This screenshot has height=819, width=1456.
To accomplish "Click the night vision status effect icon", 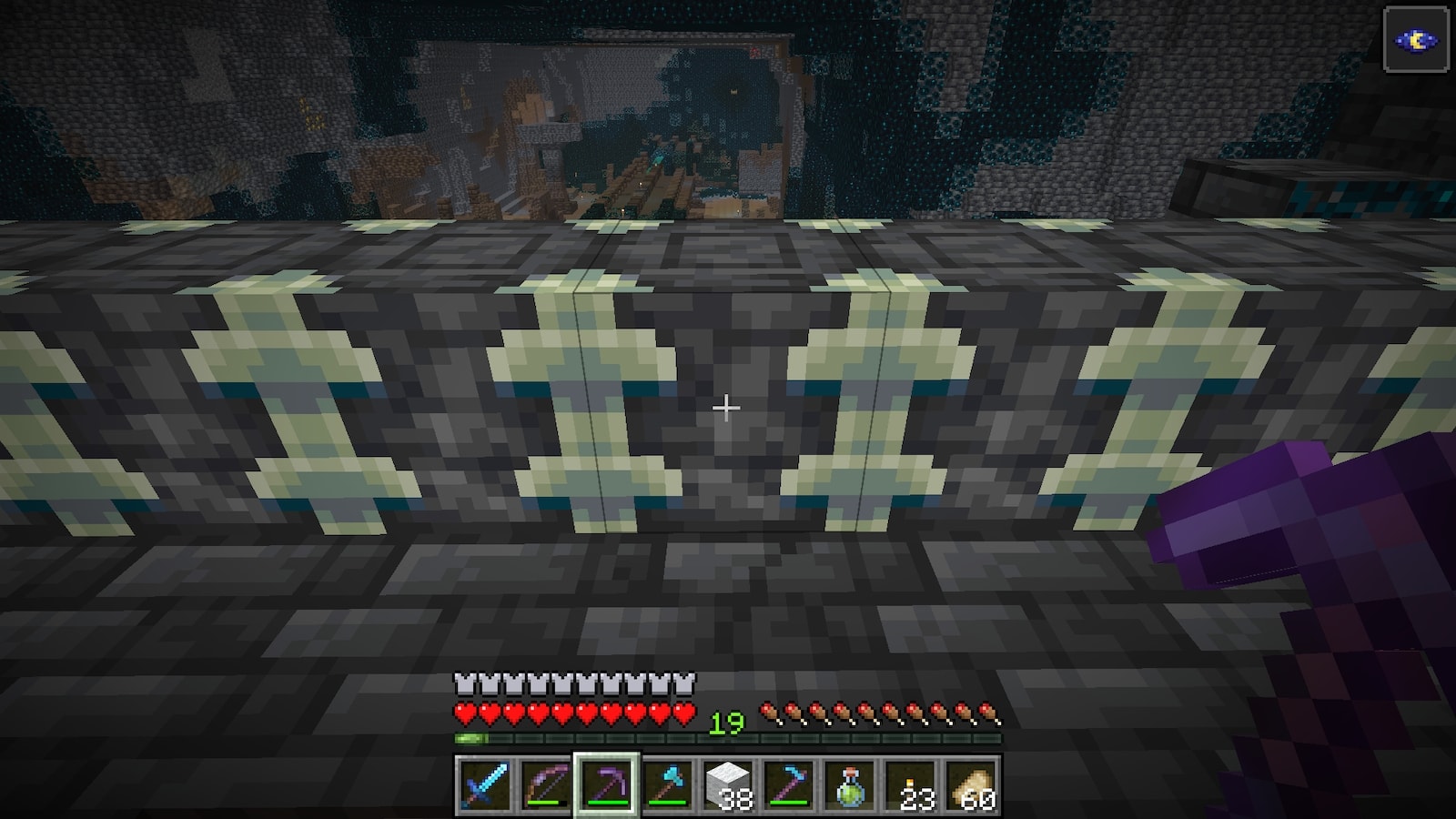I will 1416,39.
